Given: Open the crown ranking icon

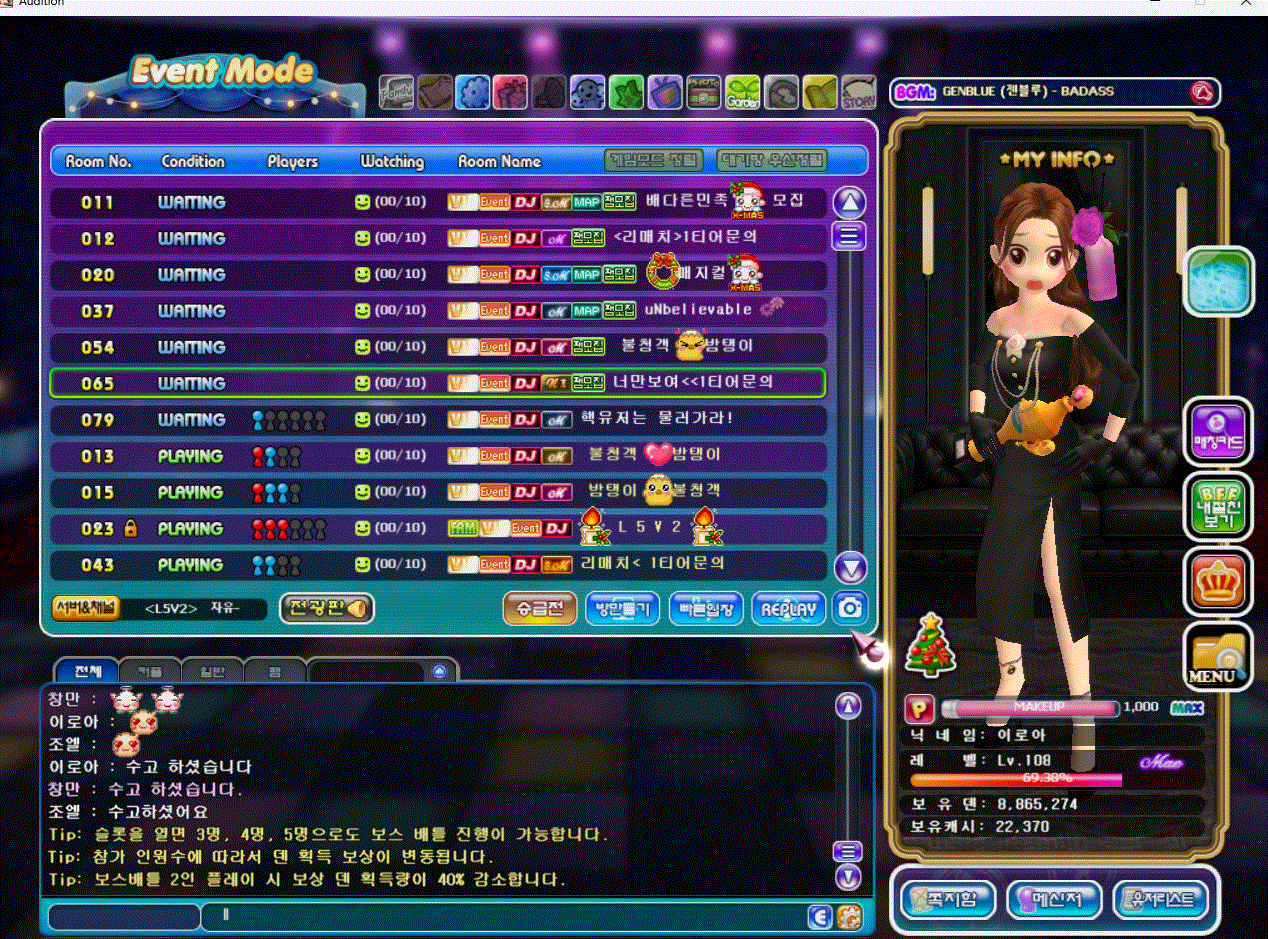Looking at the screenshot, I should 1217,581.
